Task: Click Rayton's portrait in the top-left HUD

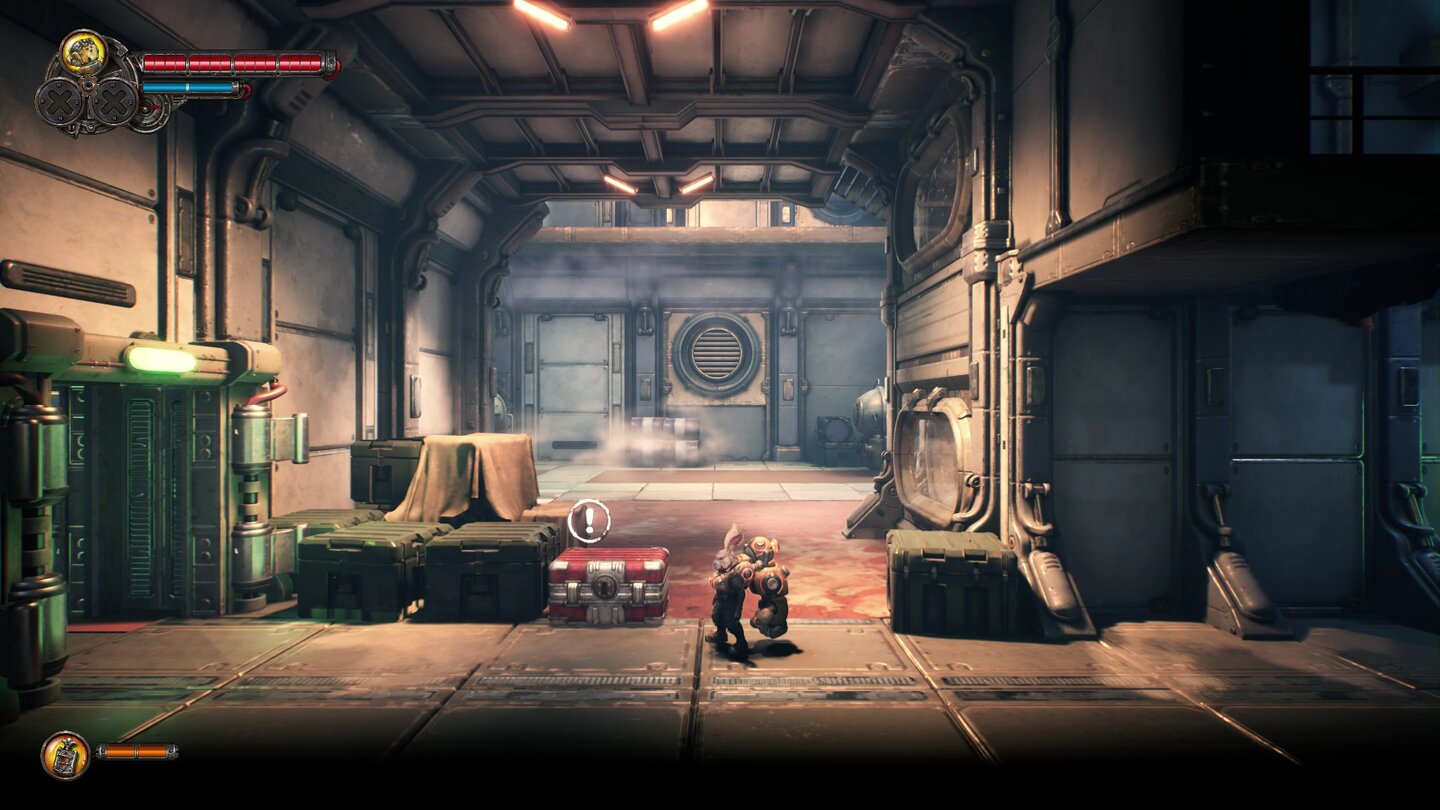Action: pyautogui.click(x=84, y=52)
